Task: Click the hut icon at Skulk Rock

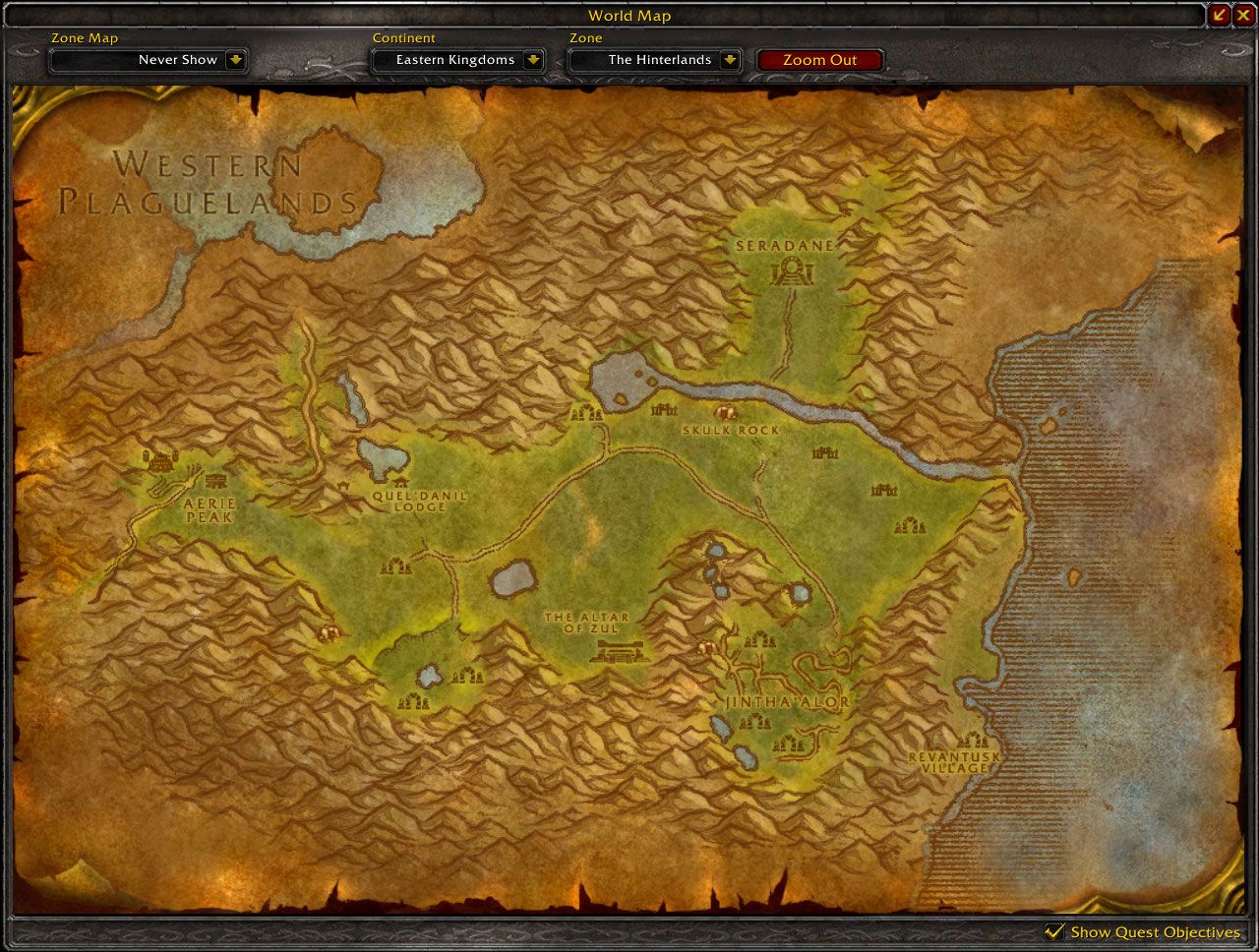Action: click(724, 413)
